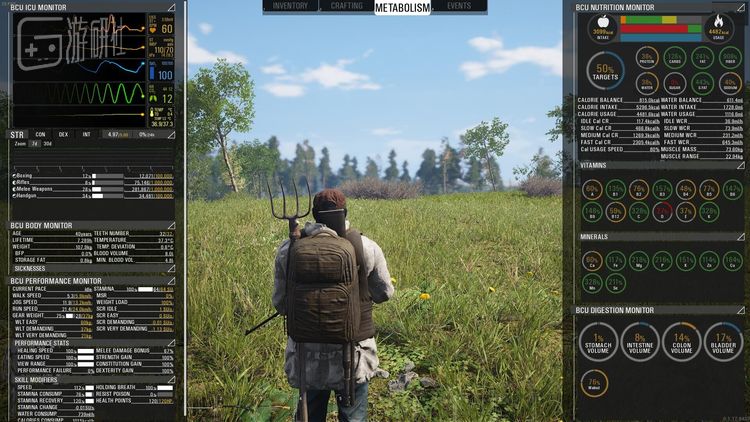Image resolution: width=750 pixels, height=422 pixels.
Task: Toggle the Sicknesses section
Action: pyautogui.click(x=171, y=268)
